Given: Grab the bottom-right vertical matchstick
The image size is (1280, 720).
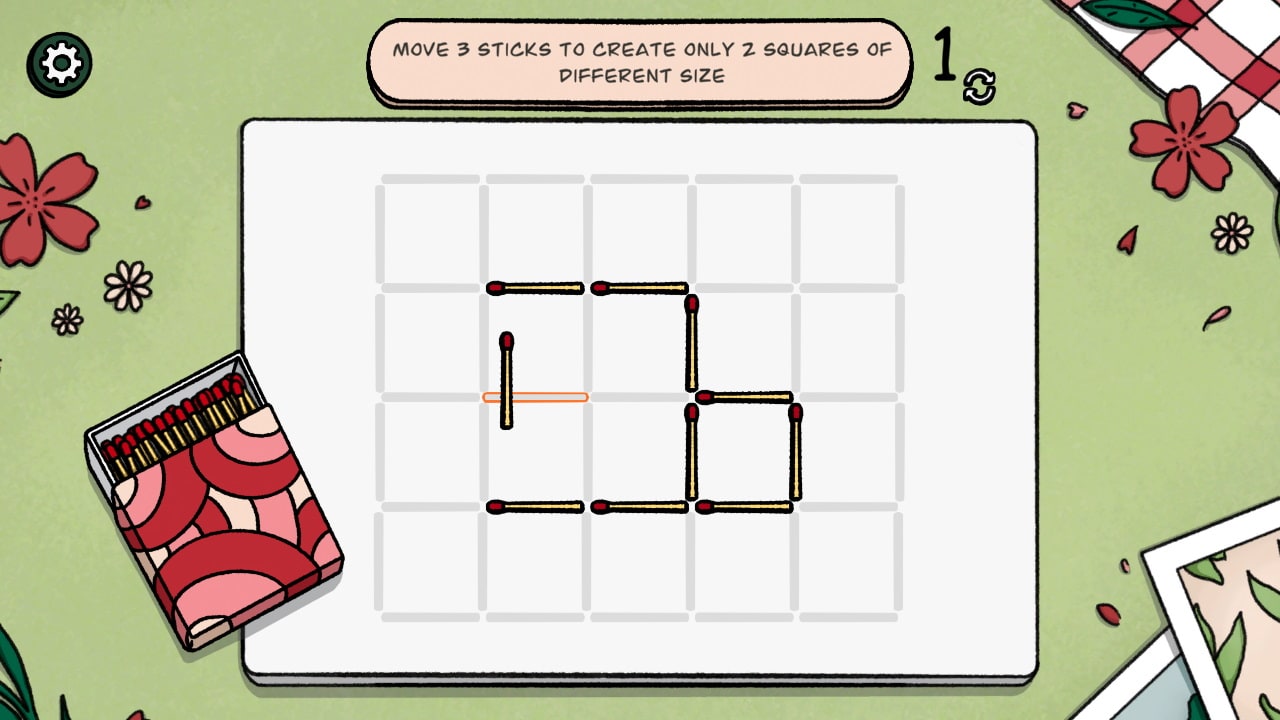Looking at the screenshot, I should (797, 450).
